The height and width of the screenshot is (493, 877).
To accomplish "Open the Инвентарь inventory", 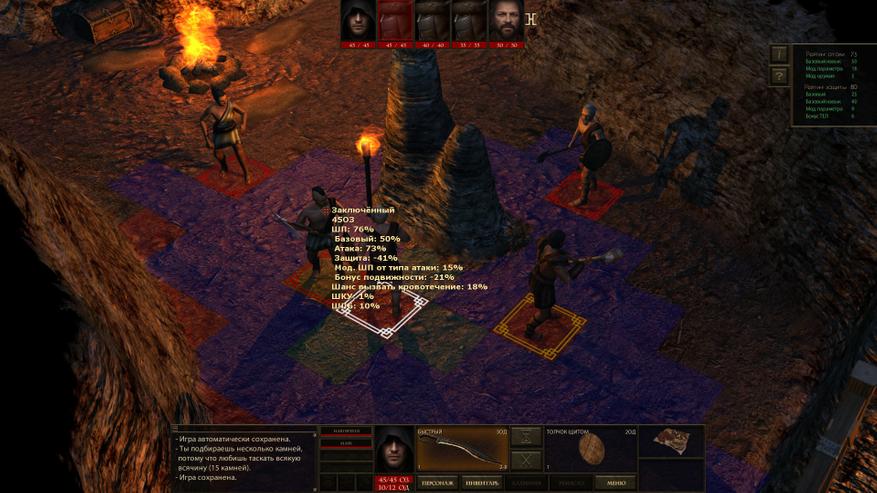I will (483, 483).
